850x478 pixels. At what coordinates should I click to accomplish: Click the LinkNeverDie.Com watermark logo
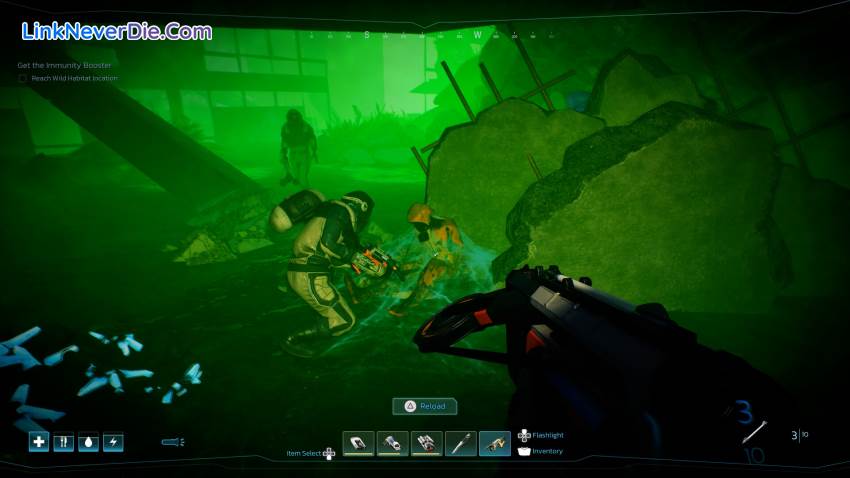pyautogui.click(x=116, y=31)
